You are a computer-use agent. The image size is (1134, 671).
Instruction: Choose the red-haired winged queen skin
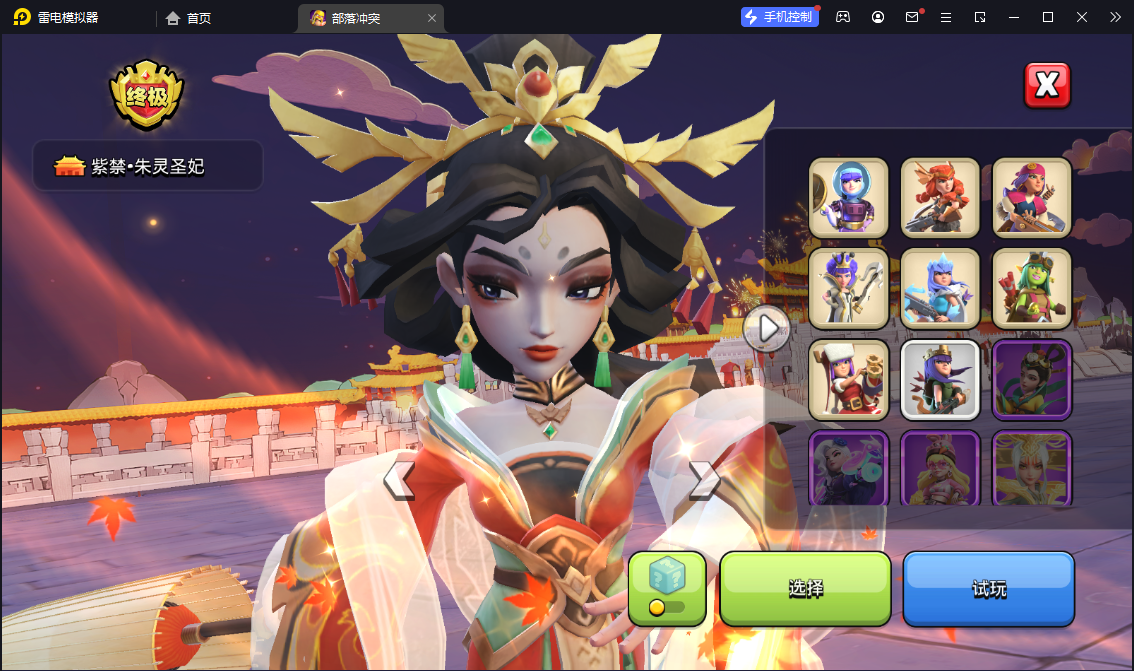[940, 198]
